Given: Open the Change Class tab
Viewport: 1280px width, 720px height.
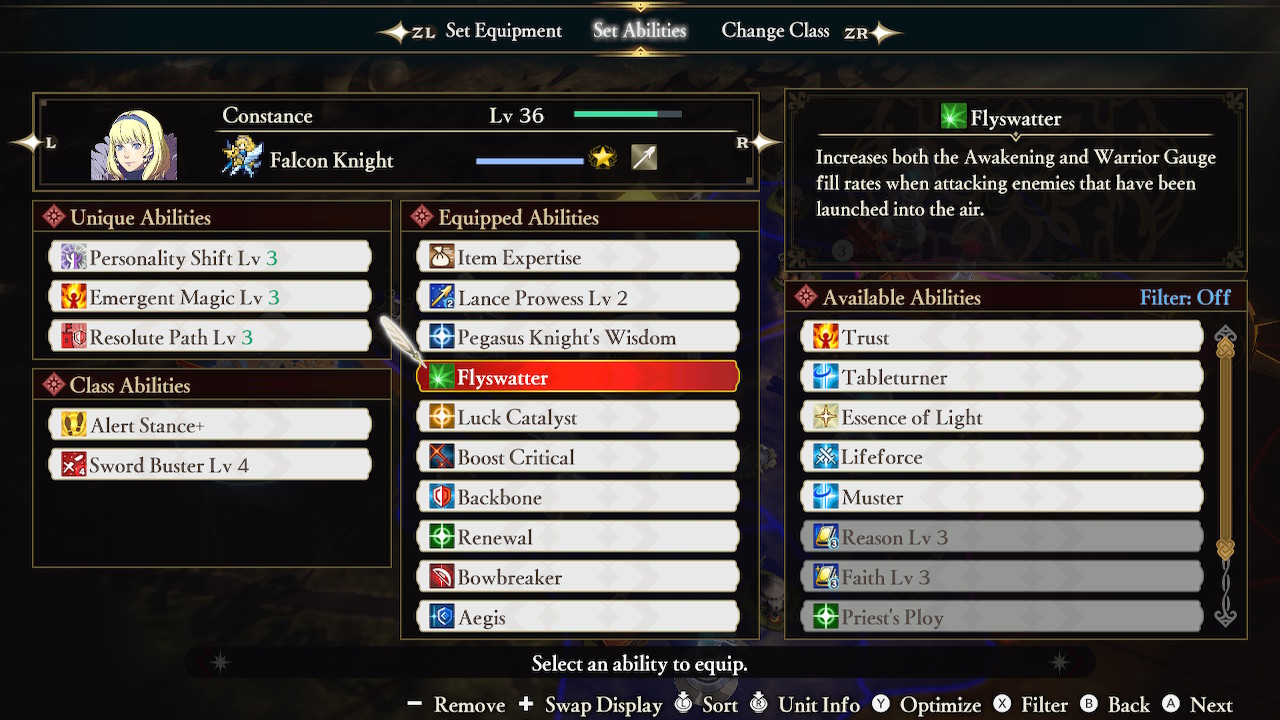Looking at the screenshot, I should tap(776, 31).
